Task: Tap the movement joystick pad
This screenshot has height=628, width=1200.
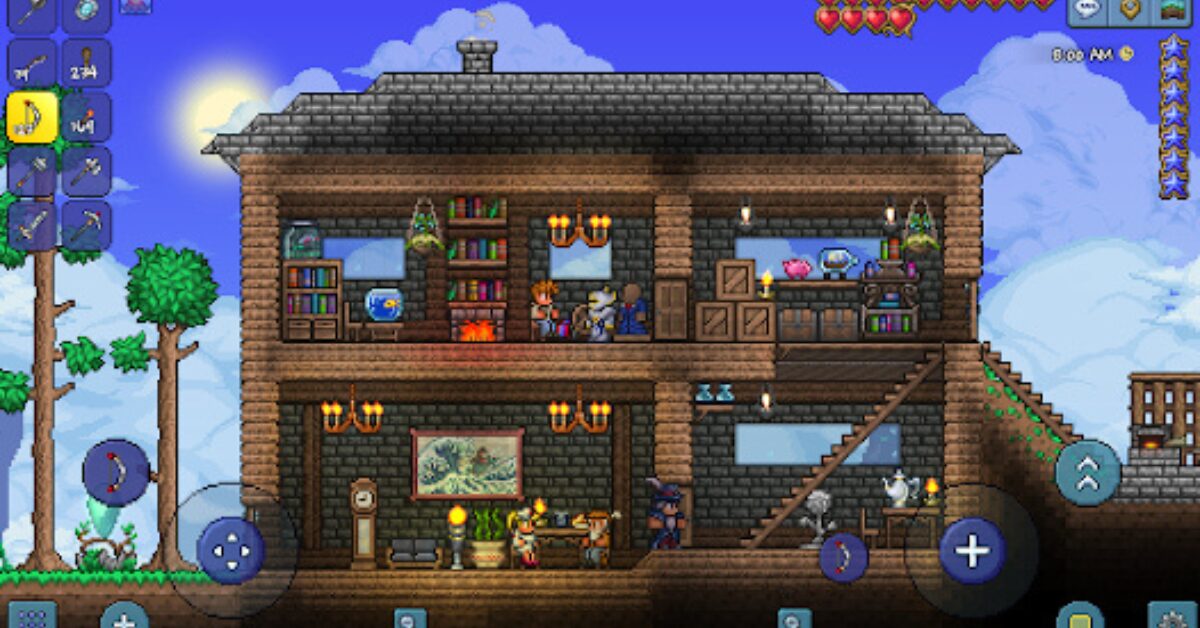Action: coord(231,550)
